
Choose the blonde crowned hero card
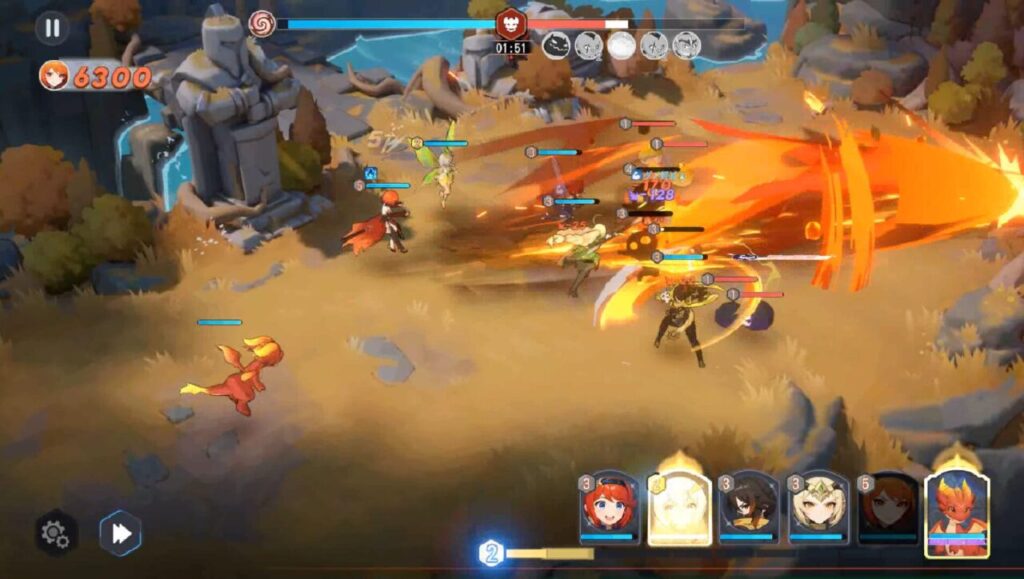[818, 509]
